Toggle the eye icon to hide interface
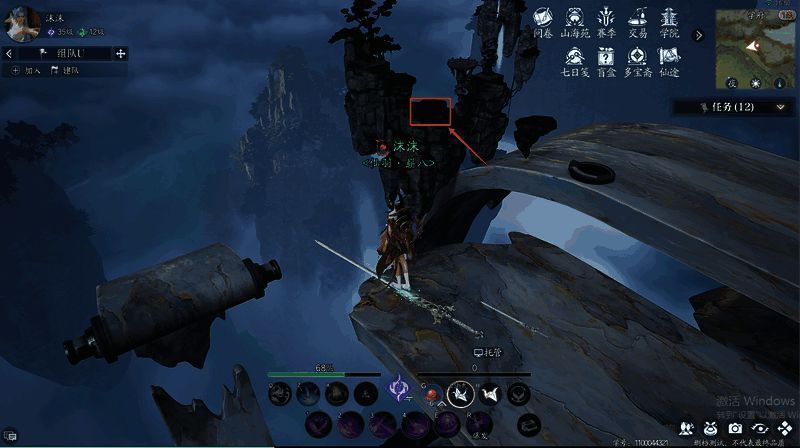800x448 pixels. (759, 428)
